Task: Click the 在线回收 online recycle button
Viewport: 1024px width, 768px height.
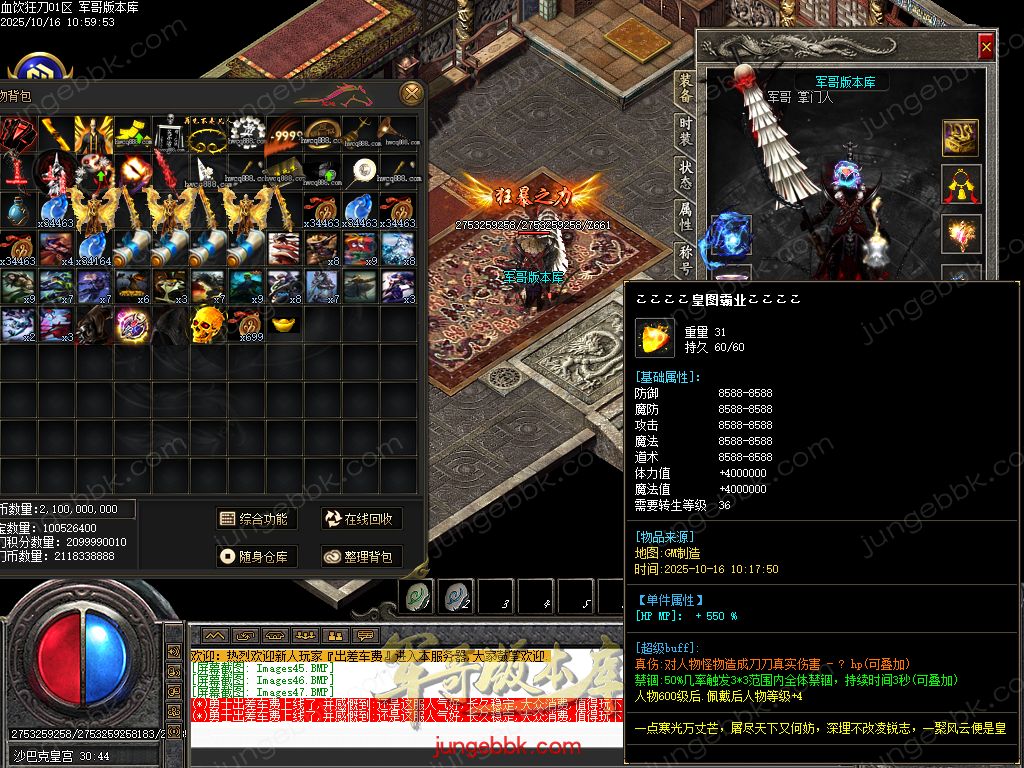Action: (360, 519)
